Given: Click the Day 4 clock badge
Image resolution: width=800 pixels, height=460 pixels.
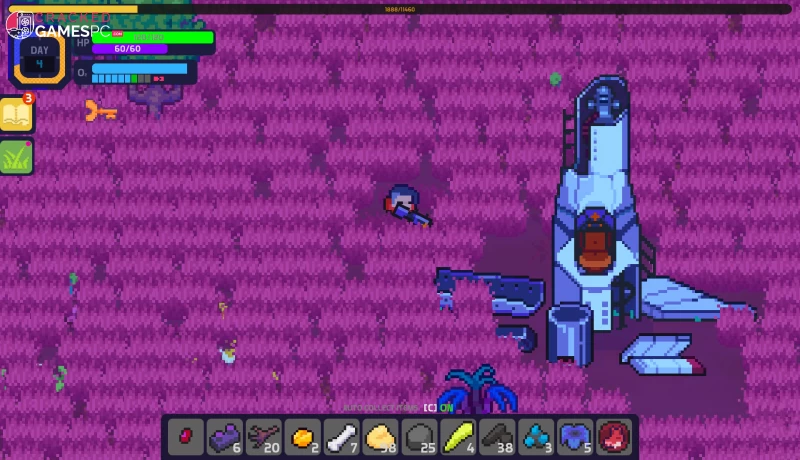Looking at the screenshot, I should 39,57.
